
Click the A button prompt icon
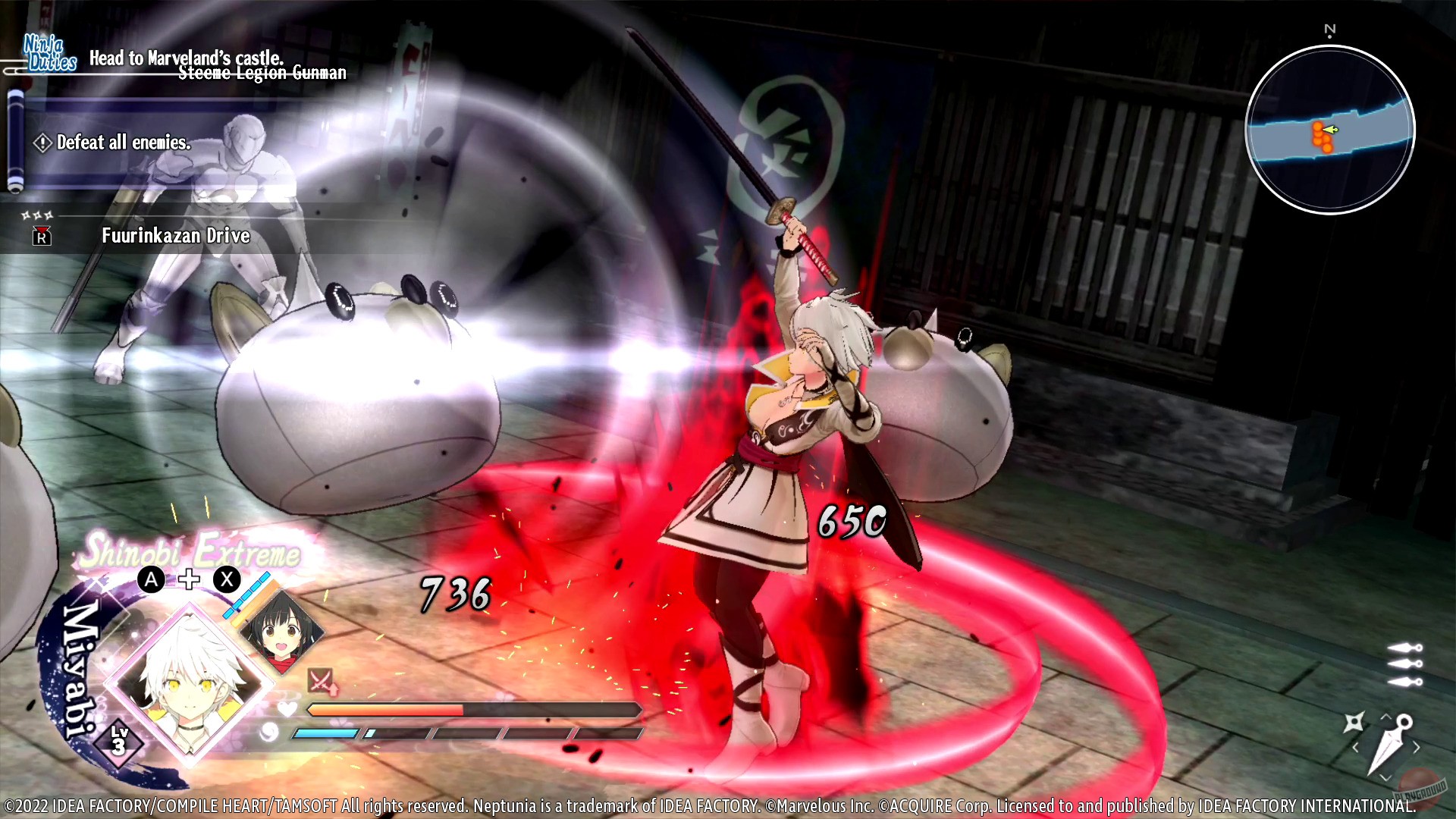[152, 580]
